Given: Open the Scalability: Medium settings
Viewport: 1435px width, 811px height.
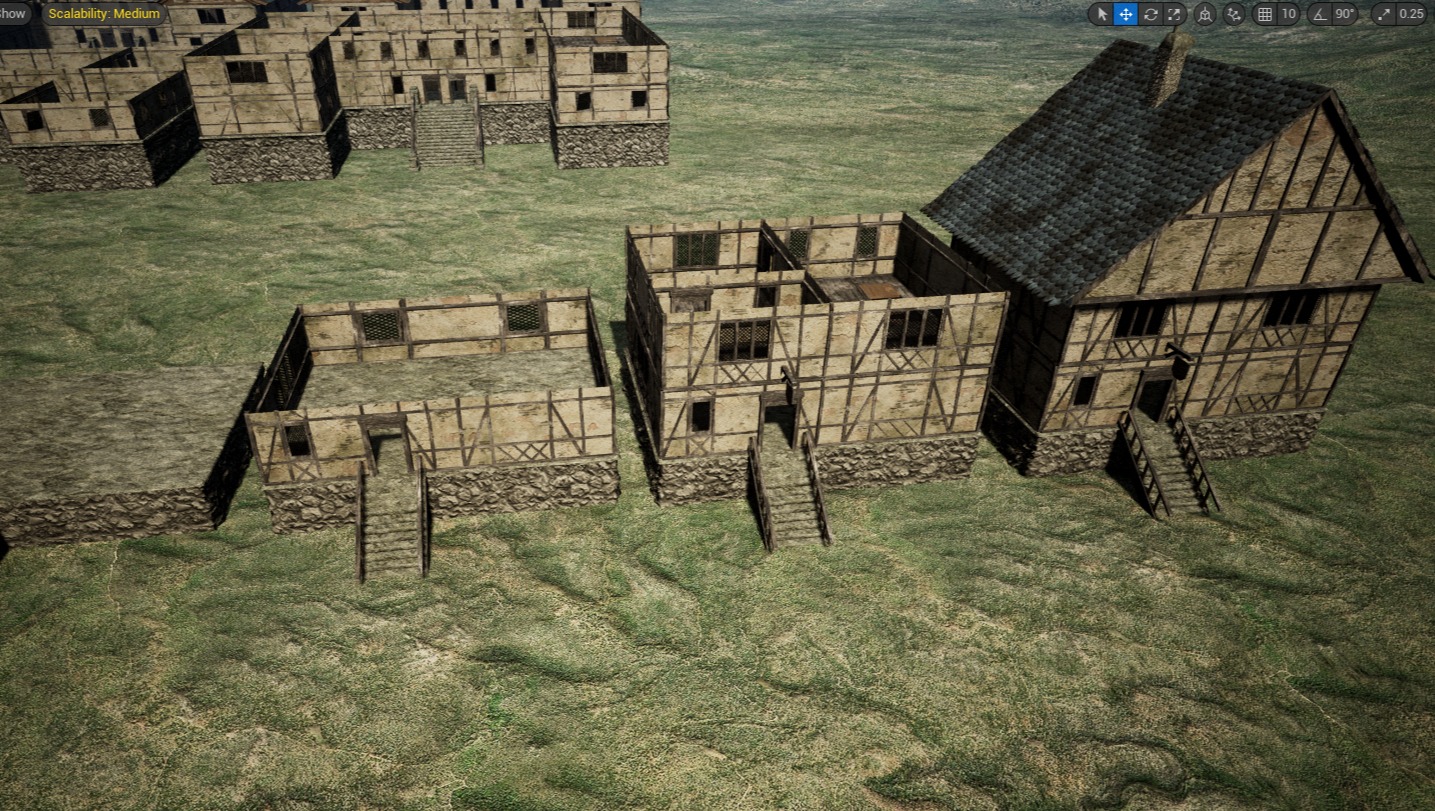Looking at the screenshot, I should click(104, 14).
